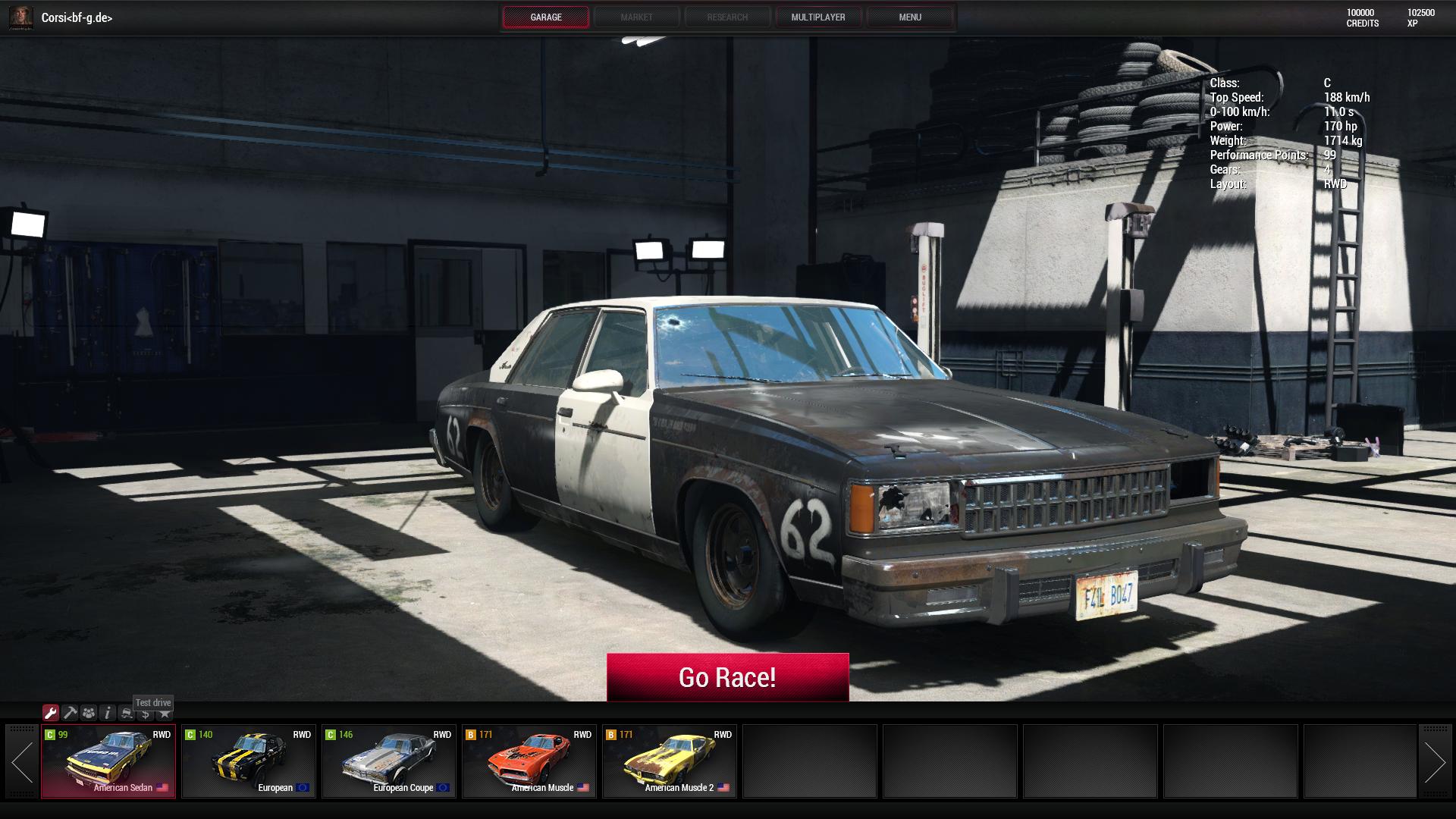Show next cars with the right arrow
The width and height of the screenshot is (1456, 819).
coord(1434,761)
